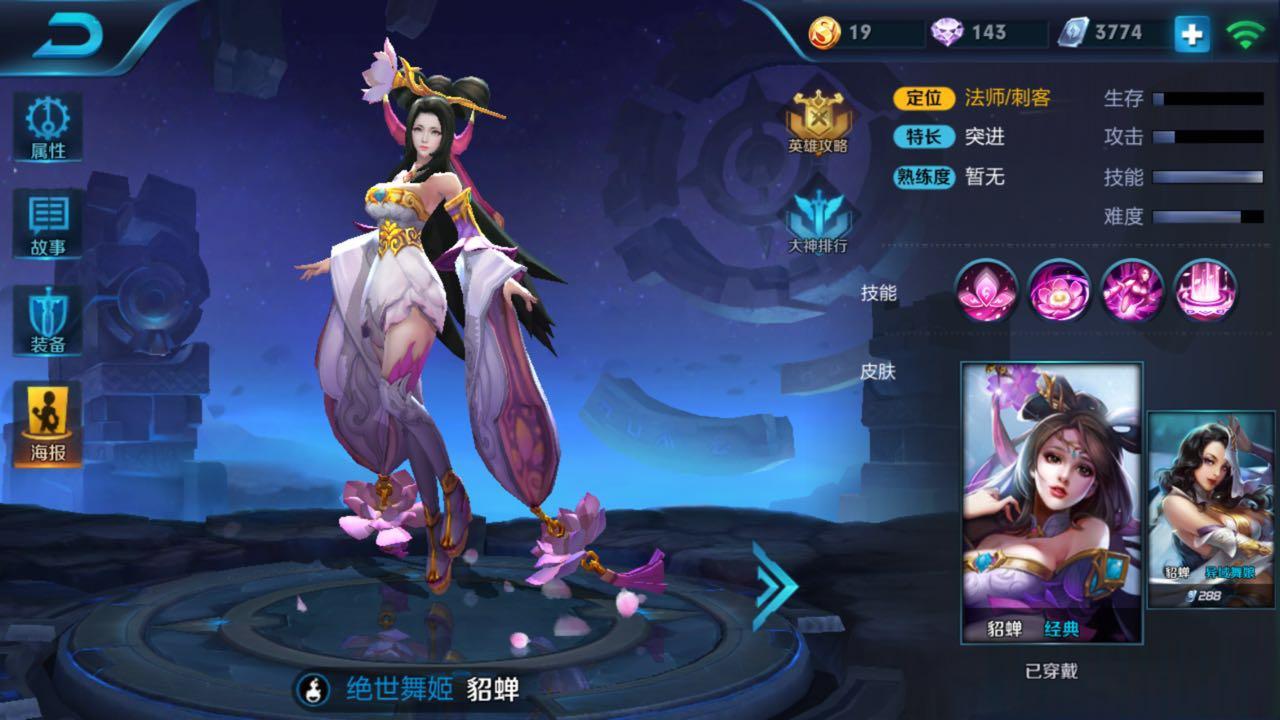Select the 海报 poster tab
The height and width of the screenshot is (720, 1280).
pos(47,423)
